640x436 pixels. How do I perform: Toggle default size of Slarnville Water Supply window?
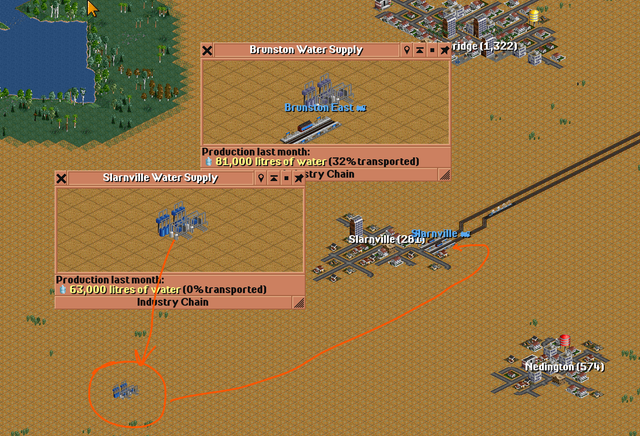click(x=285, y=178)
